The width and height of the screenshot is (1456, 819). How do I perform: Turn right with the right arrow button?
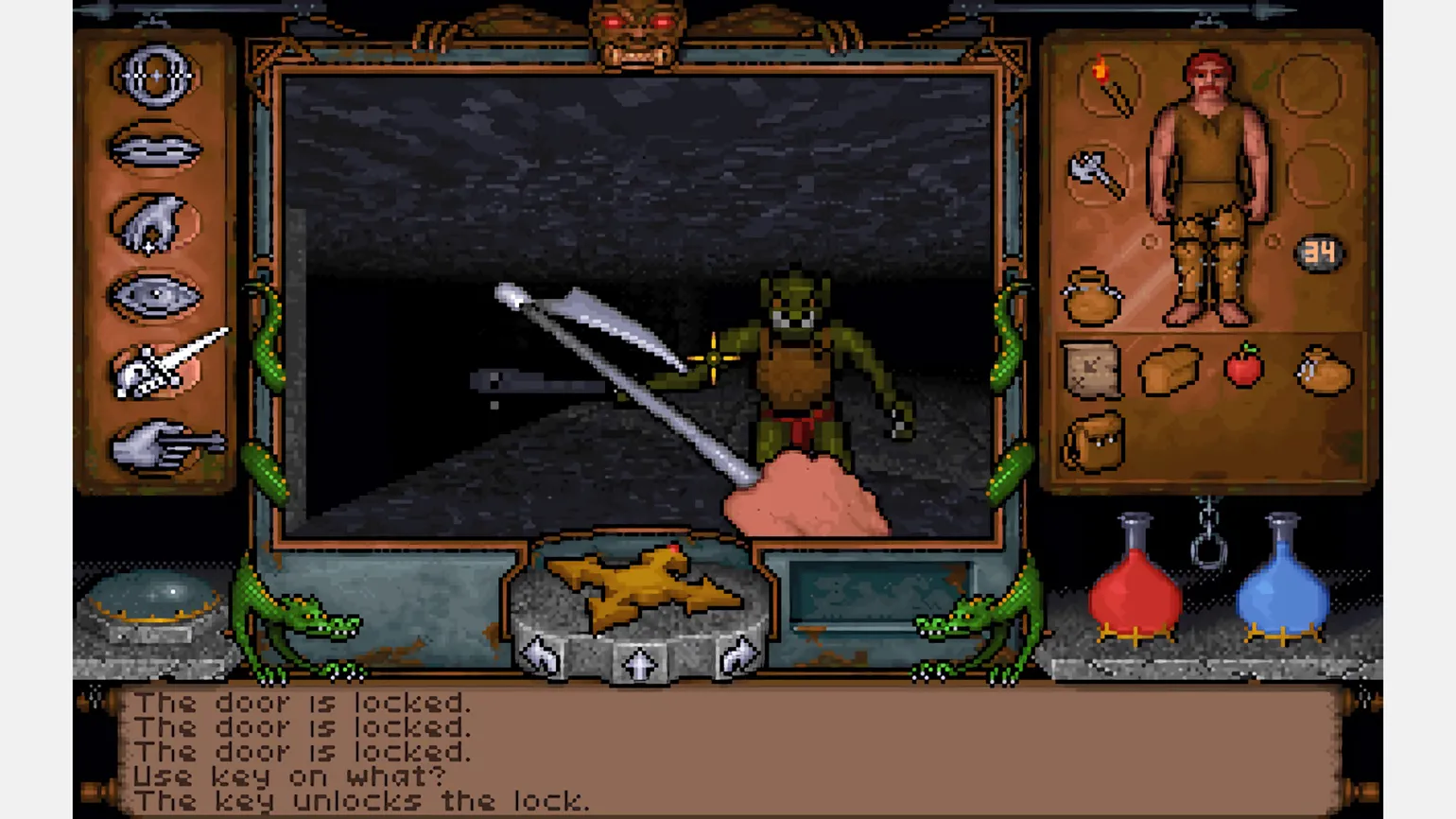(x=737, y=654)
